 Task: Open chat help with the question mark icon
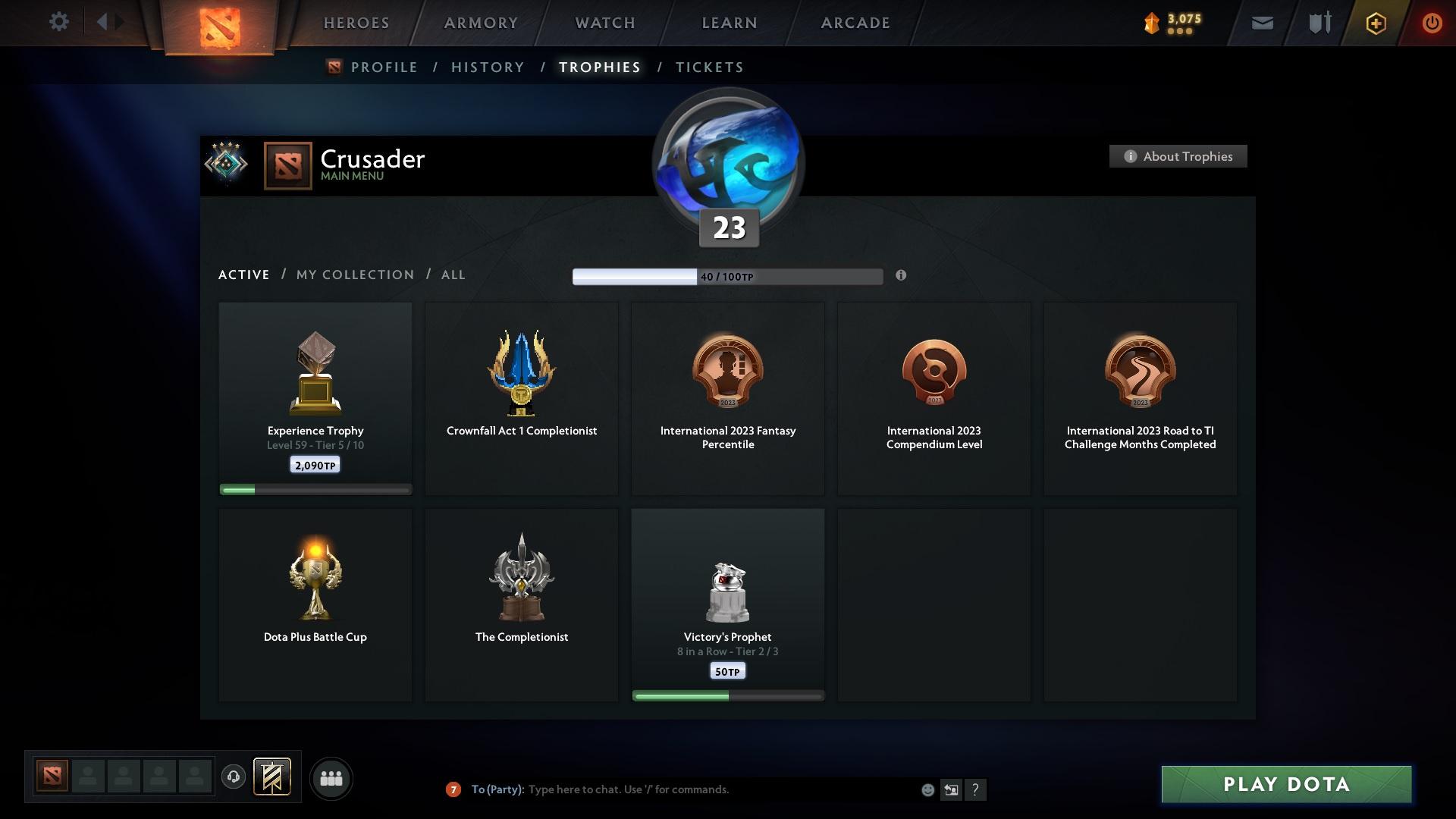976,789
